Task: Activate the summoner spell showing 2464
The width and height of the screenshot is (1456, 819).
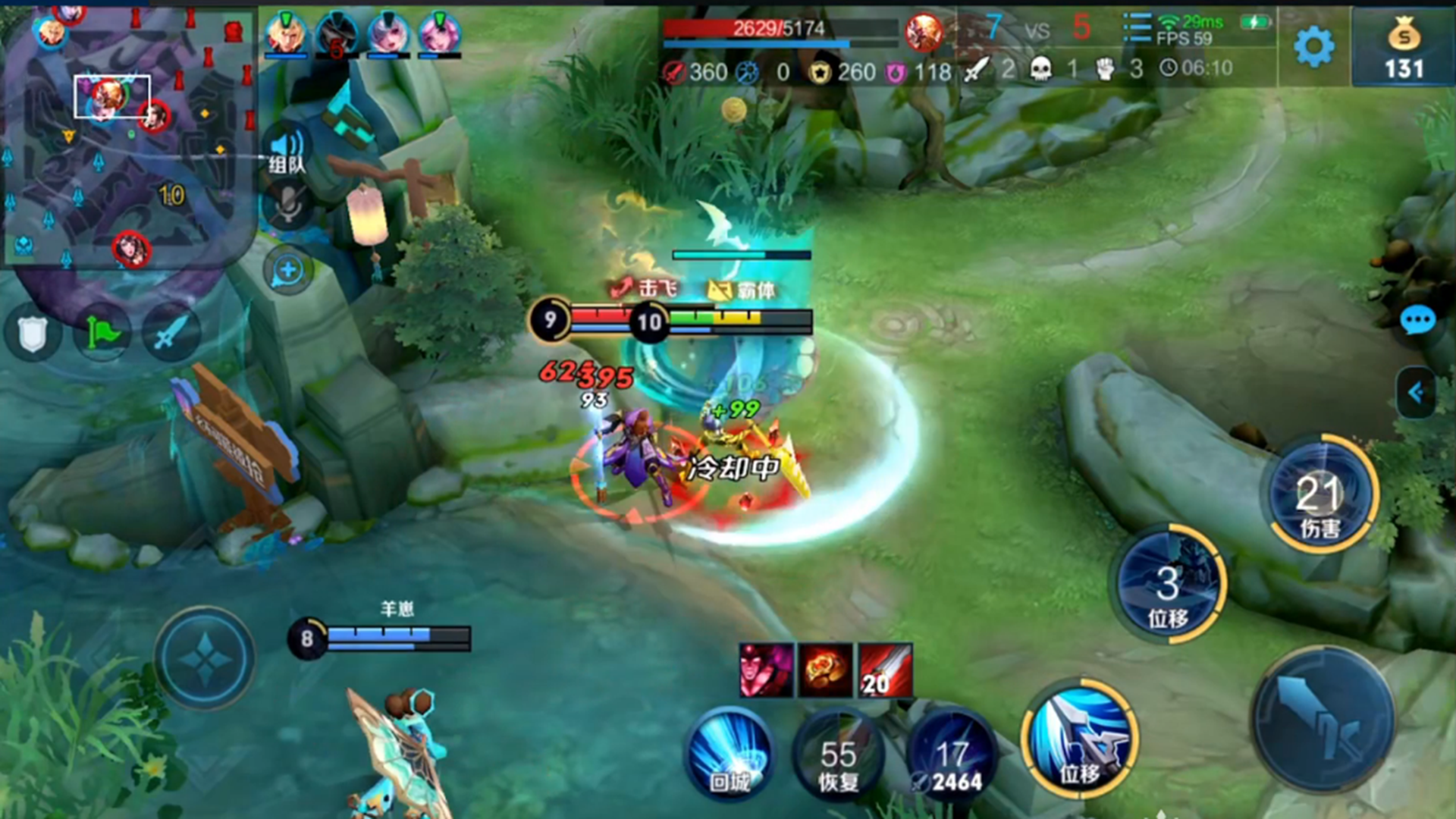Action: (950, 761)
